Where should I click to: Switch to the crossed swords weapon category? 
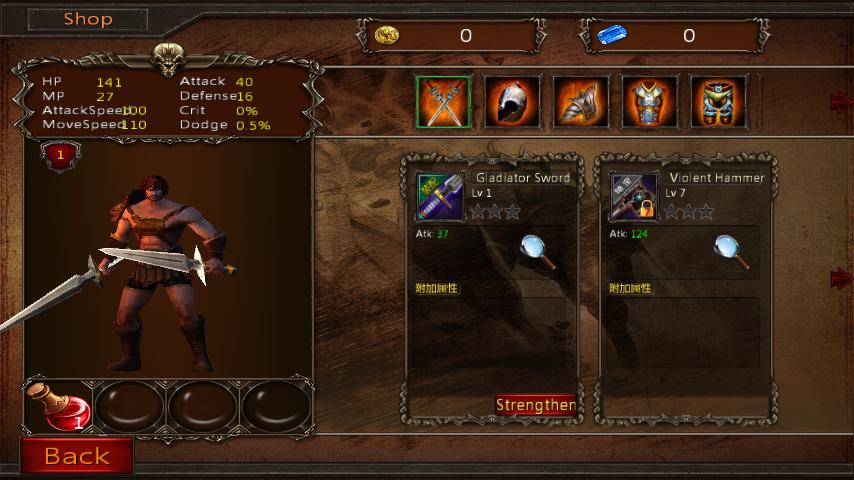(443, 102)
